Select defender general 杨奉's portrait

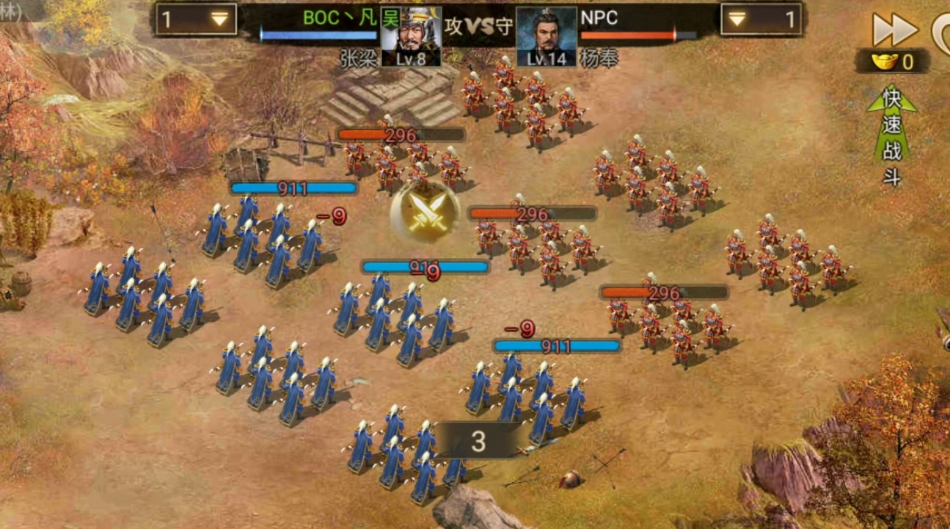(x=546, y=36)
